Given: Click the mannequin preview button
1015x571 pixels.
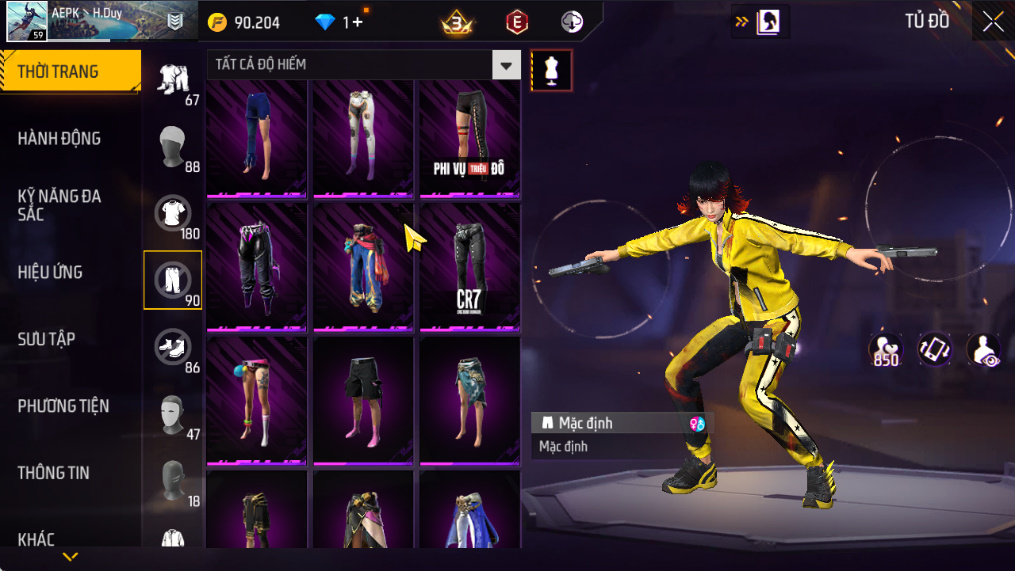Looking at the screenshot, I should pyautogui.click(x=551, y=70).
